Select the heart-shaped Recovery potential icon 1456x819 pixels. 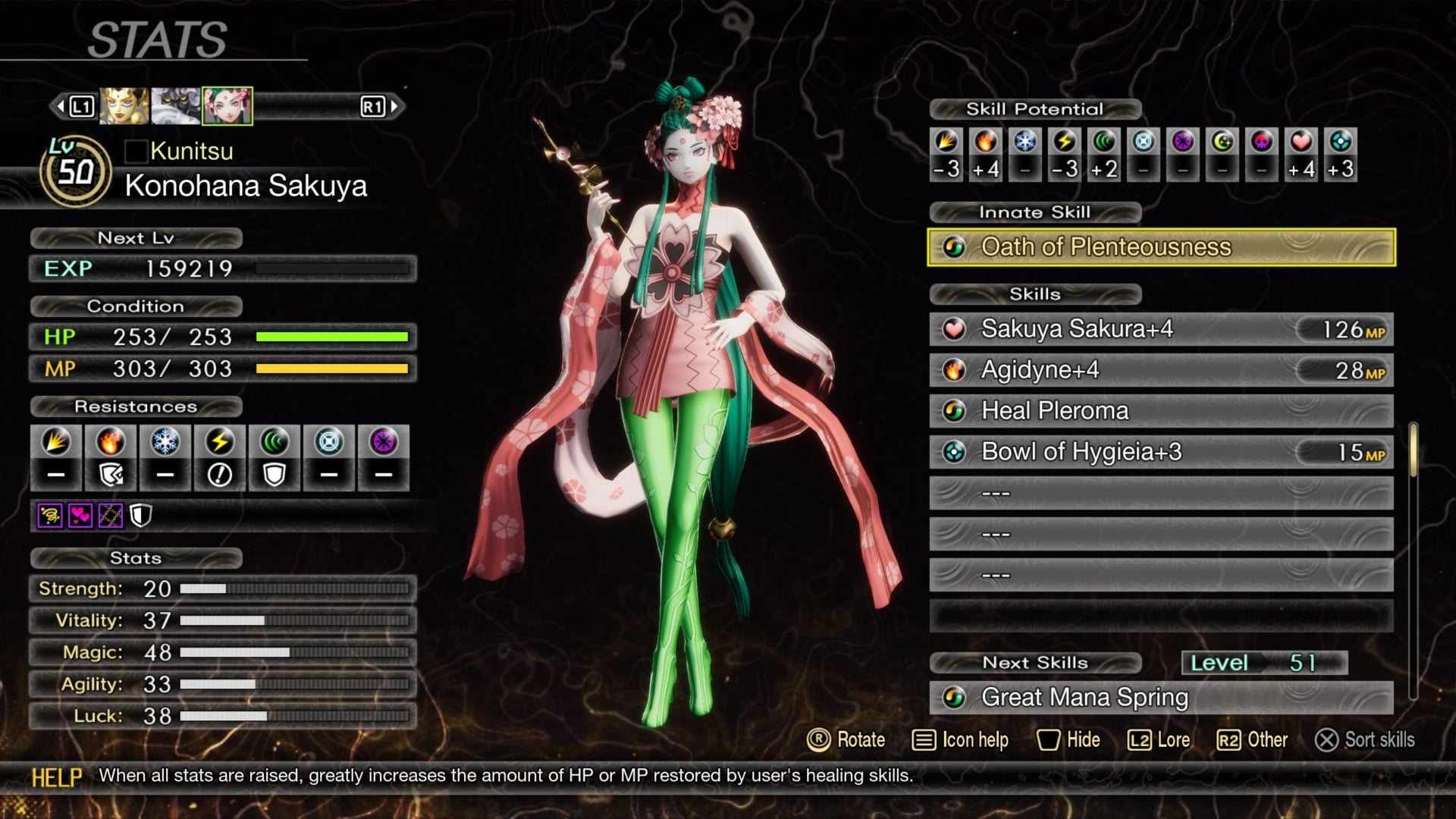[1300, 144]
